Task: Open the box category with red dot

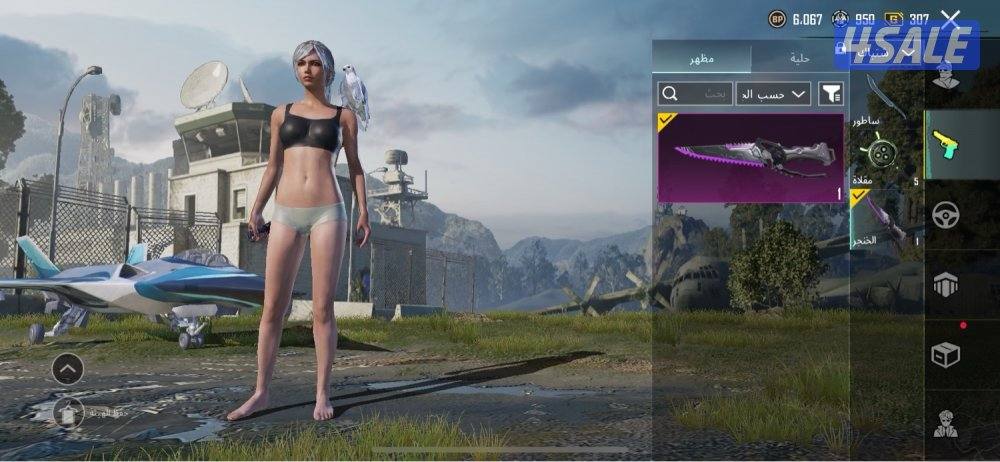Action: point(945,354)
